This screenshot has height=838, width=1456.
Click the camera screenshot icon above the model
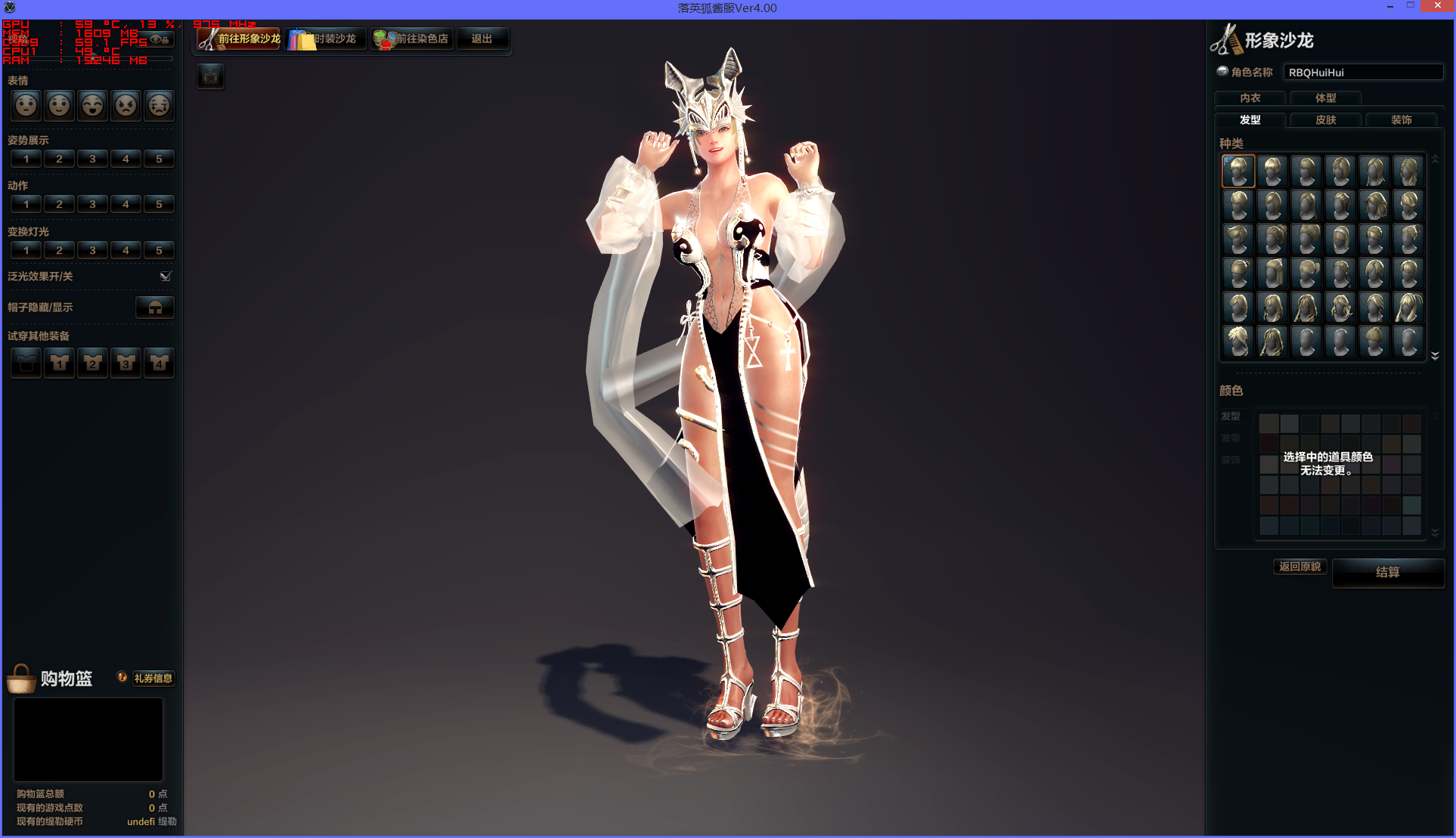pos(210,76)
